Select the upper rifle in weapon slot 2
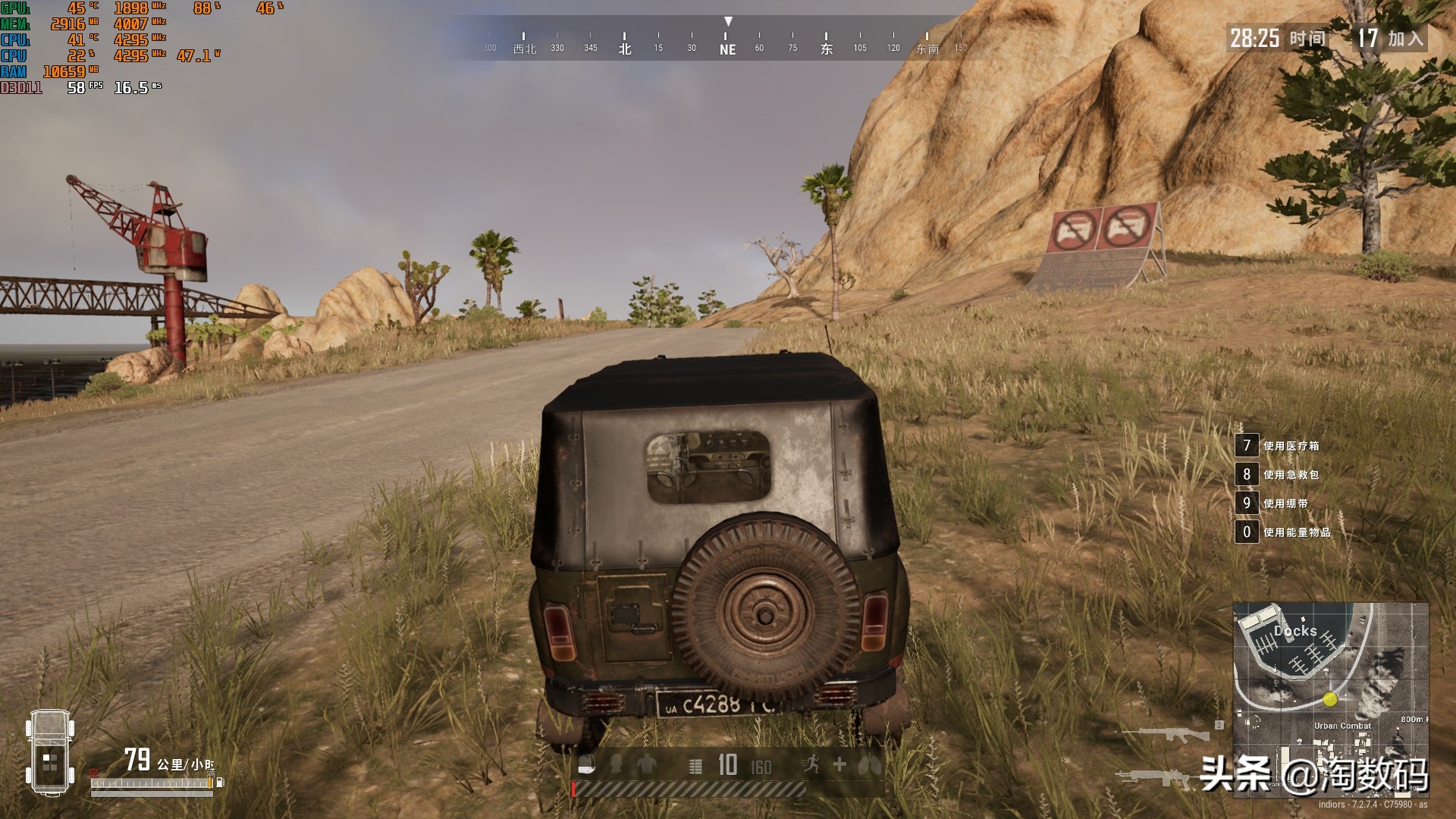Screen dimensions: 1456x819 1166,734
